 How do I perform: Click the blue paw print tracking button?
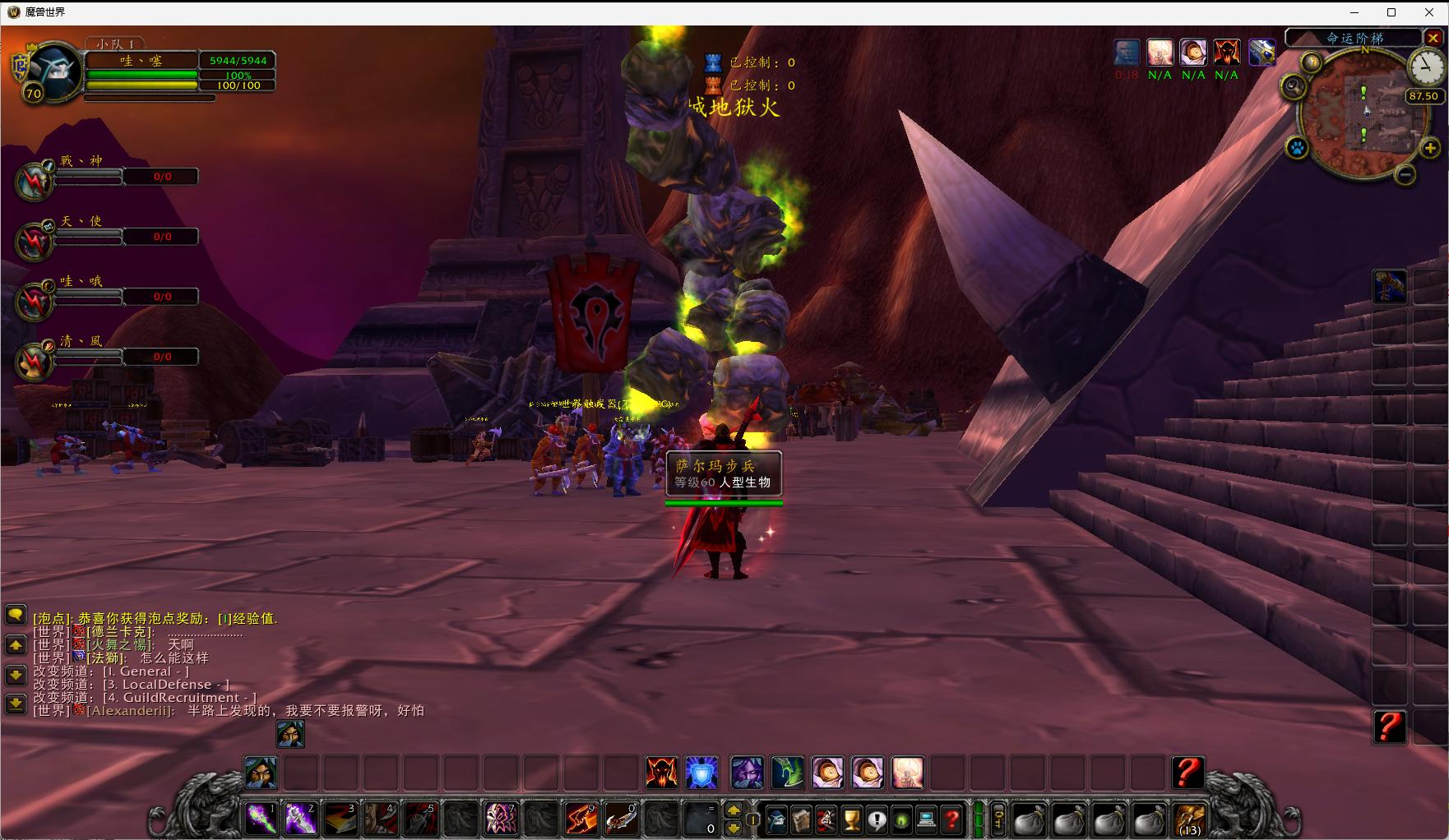[x=1297, y=149]
